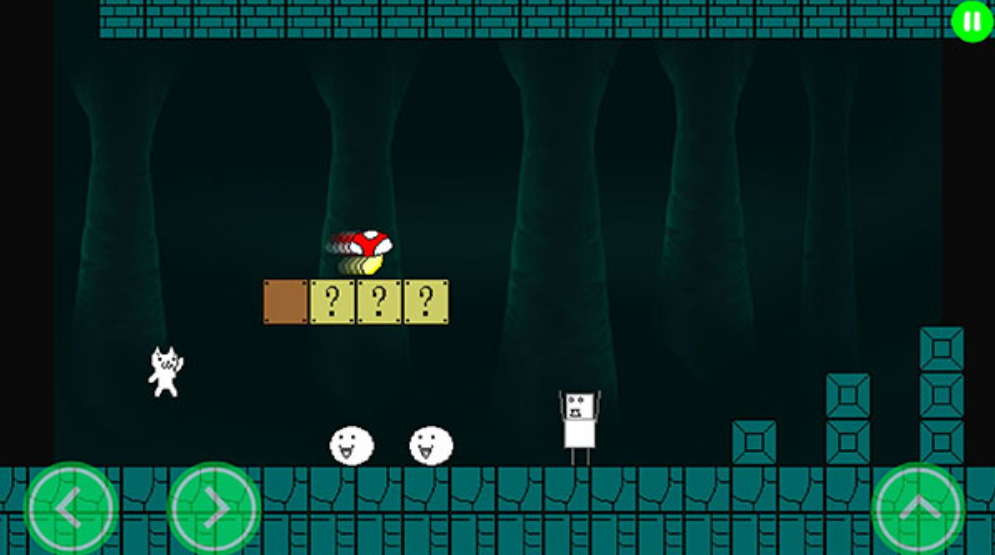Hit the up arrow jump button
Screen dimensions: 995x555
click(919, 508)
